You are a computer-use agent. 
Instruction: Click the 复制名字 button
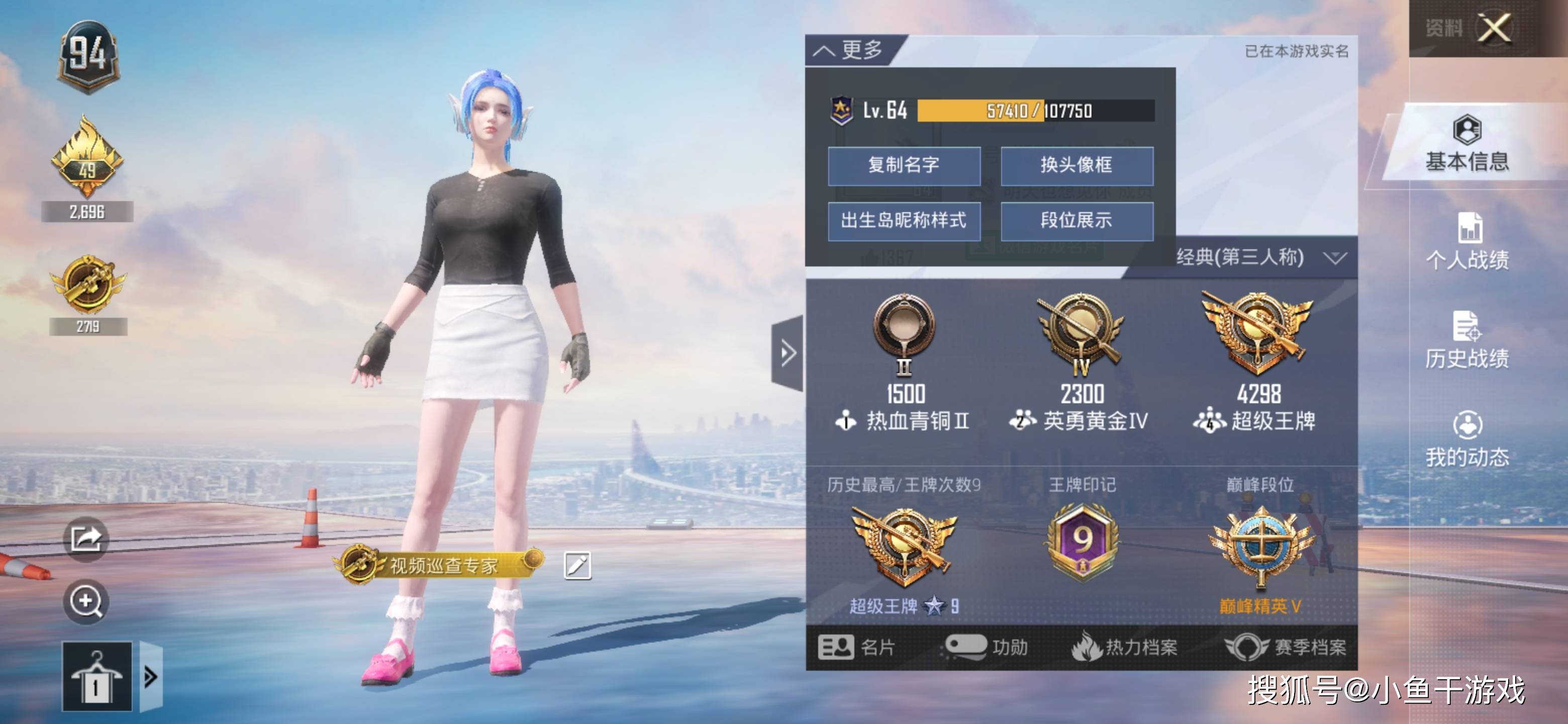click(x=905, y=165)
